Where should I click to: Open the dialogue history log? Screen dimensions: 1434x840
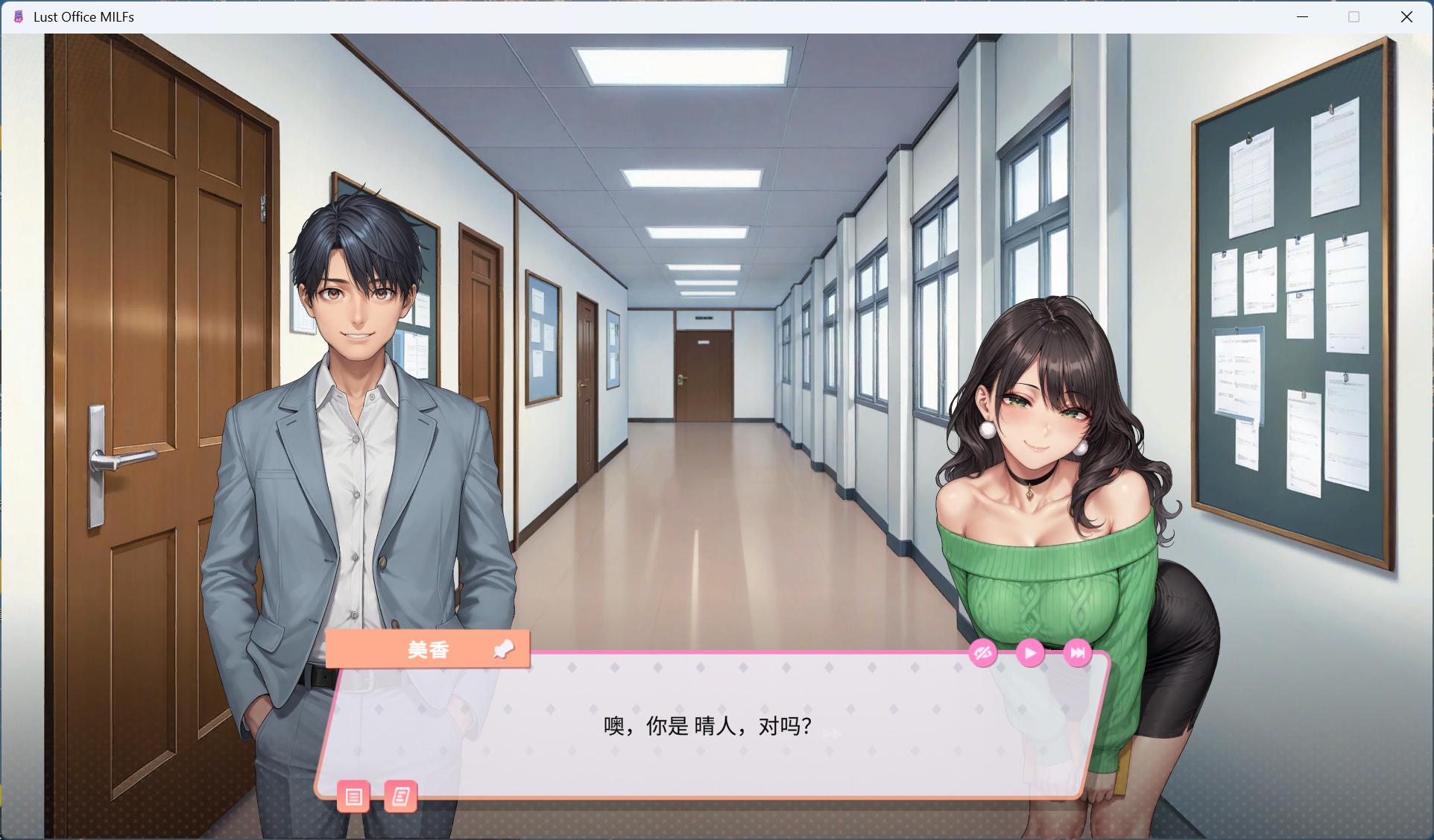click(x=356, y=797)
